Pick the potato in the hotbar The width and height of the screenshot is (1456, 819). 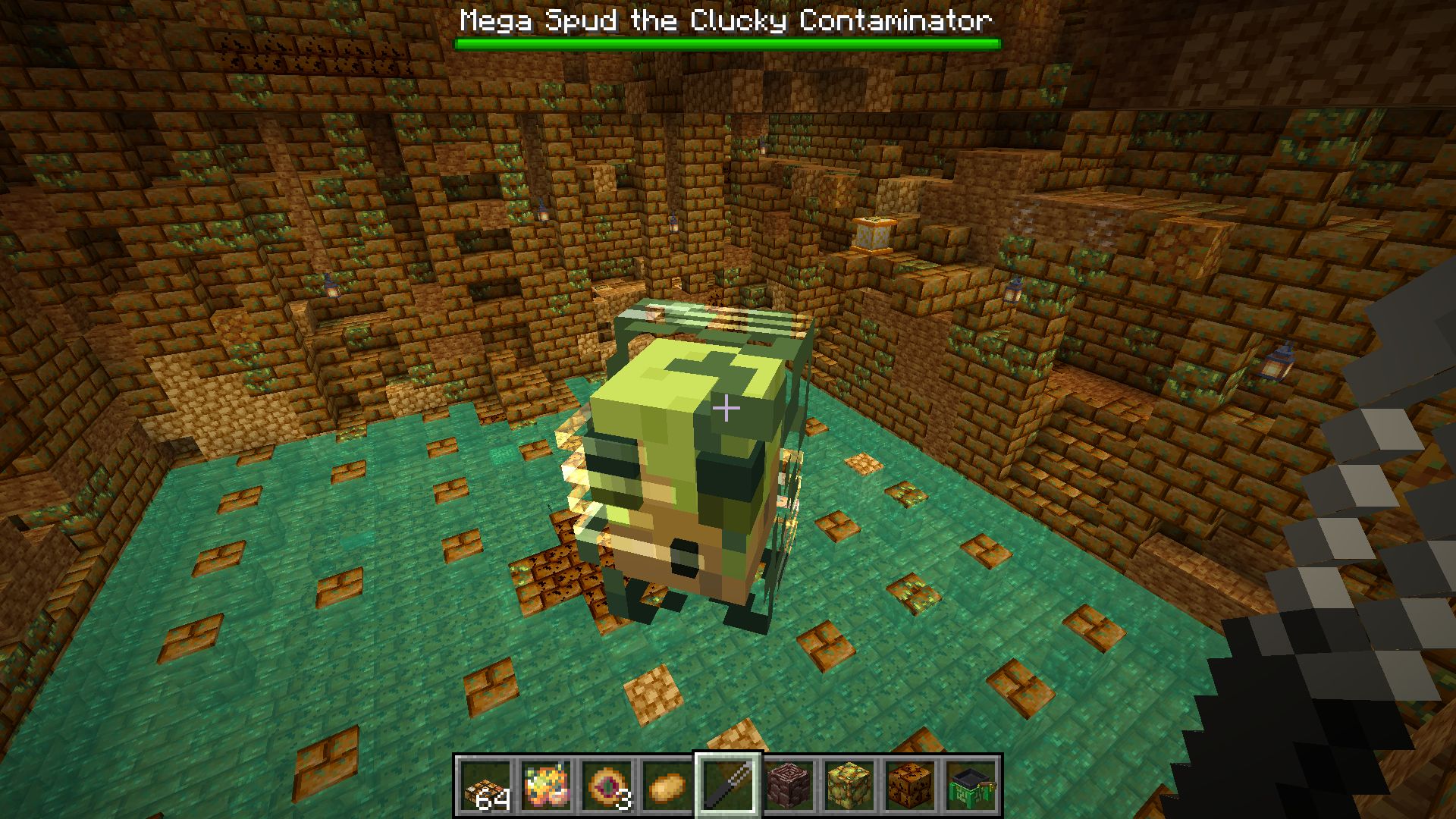[667, 786]
